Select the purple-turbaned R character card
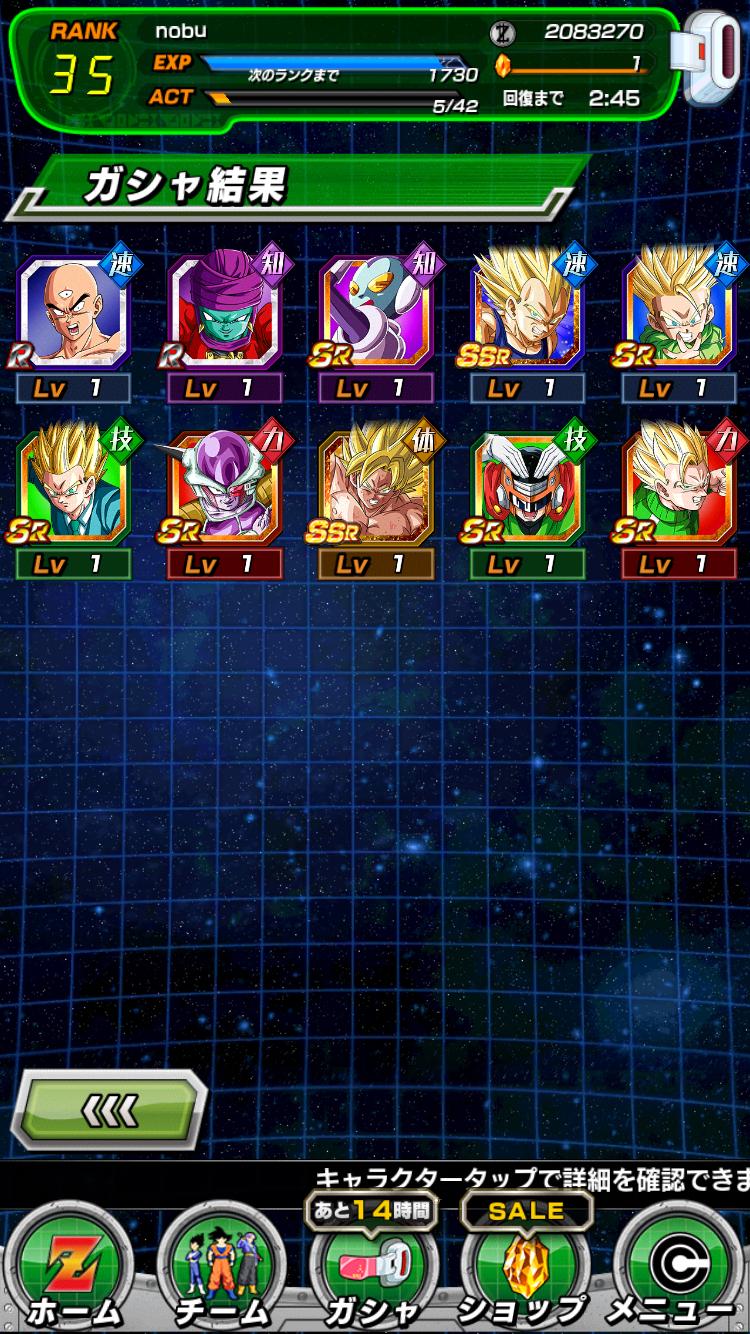This screenshot has width=750, height=1334. click(x=224, y=313)
